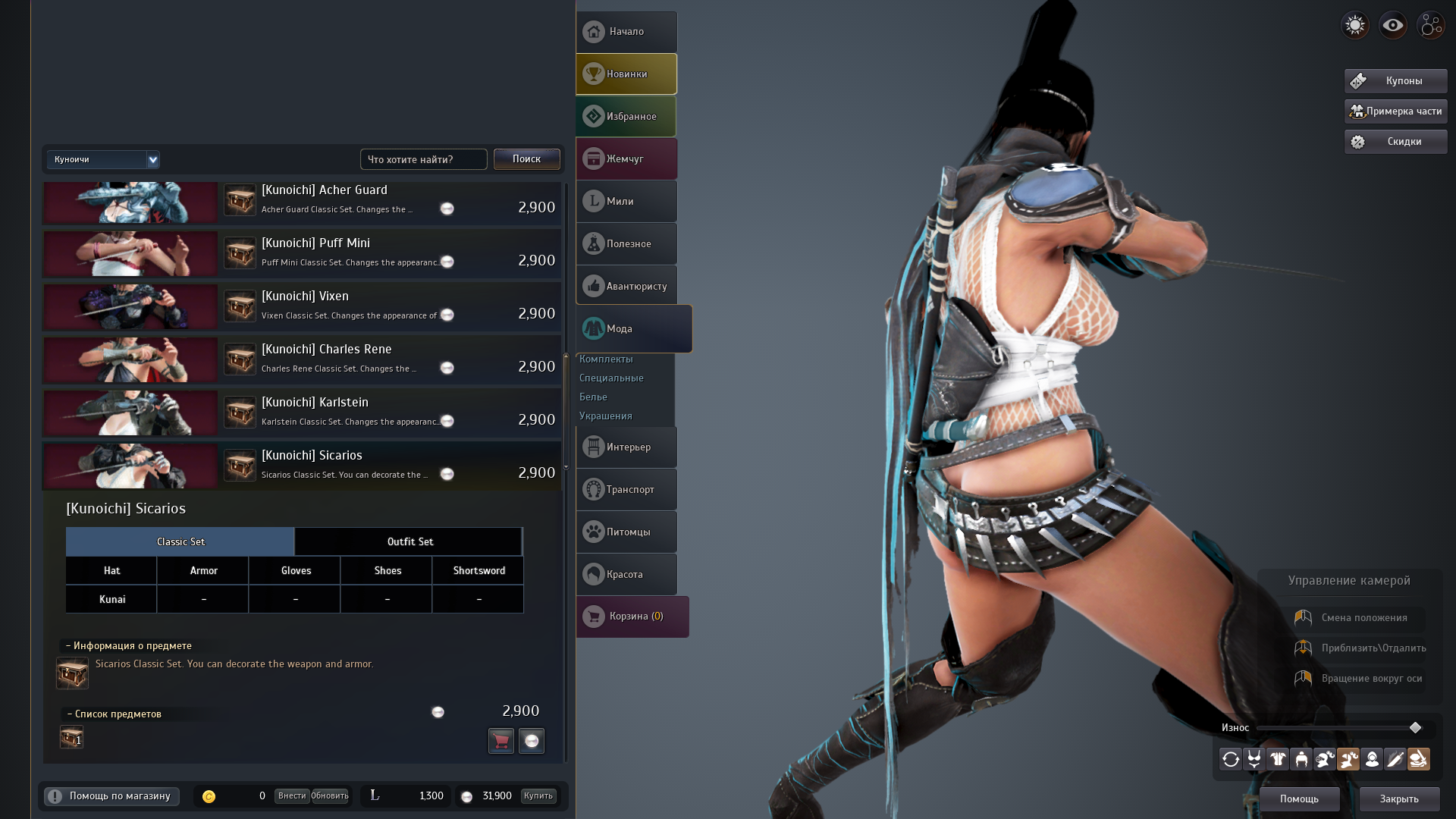1456x819 pixels.
Task: Click the share screenshot icon top right
Action: (x=1430, y=25)
